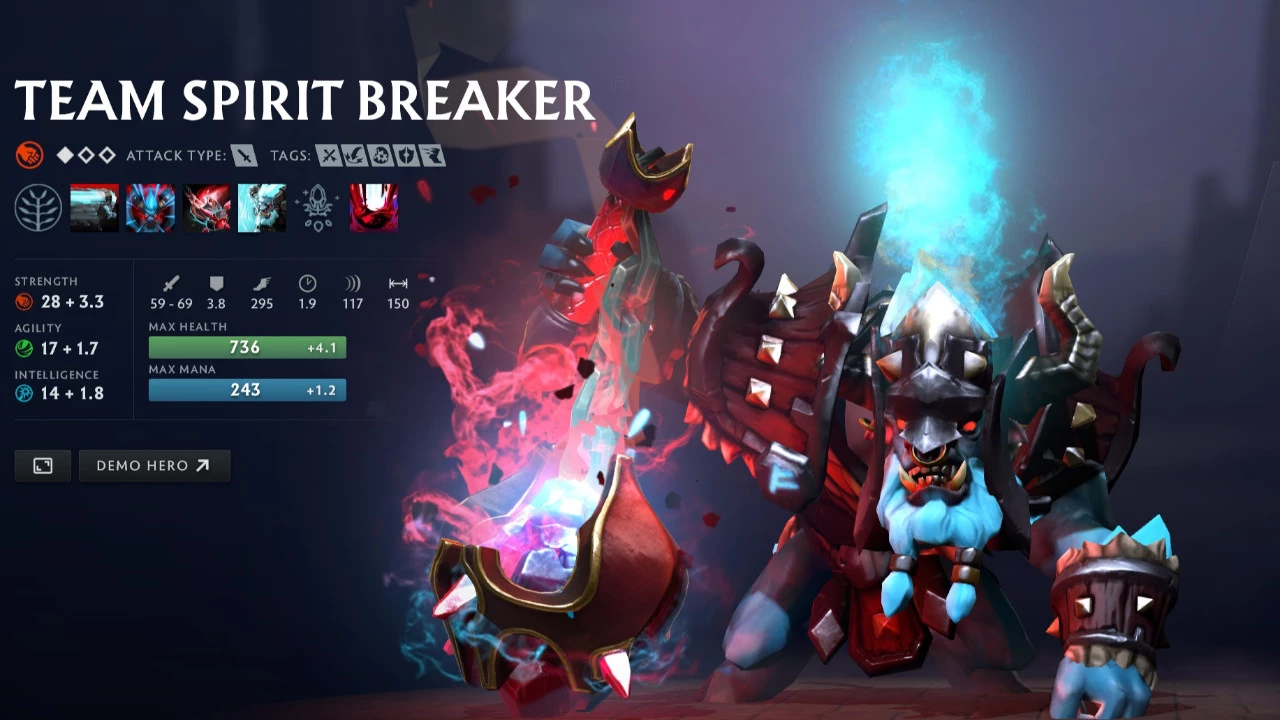The height and width of the screenshot is (720, 1280).
Task: Select the red ability icon after Aghanim's
Action: click(374, 208)
